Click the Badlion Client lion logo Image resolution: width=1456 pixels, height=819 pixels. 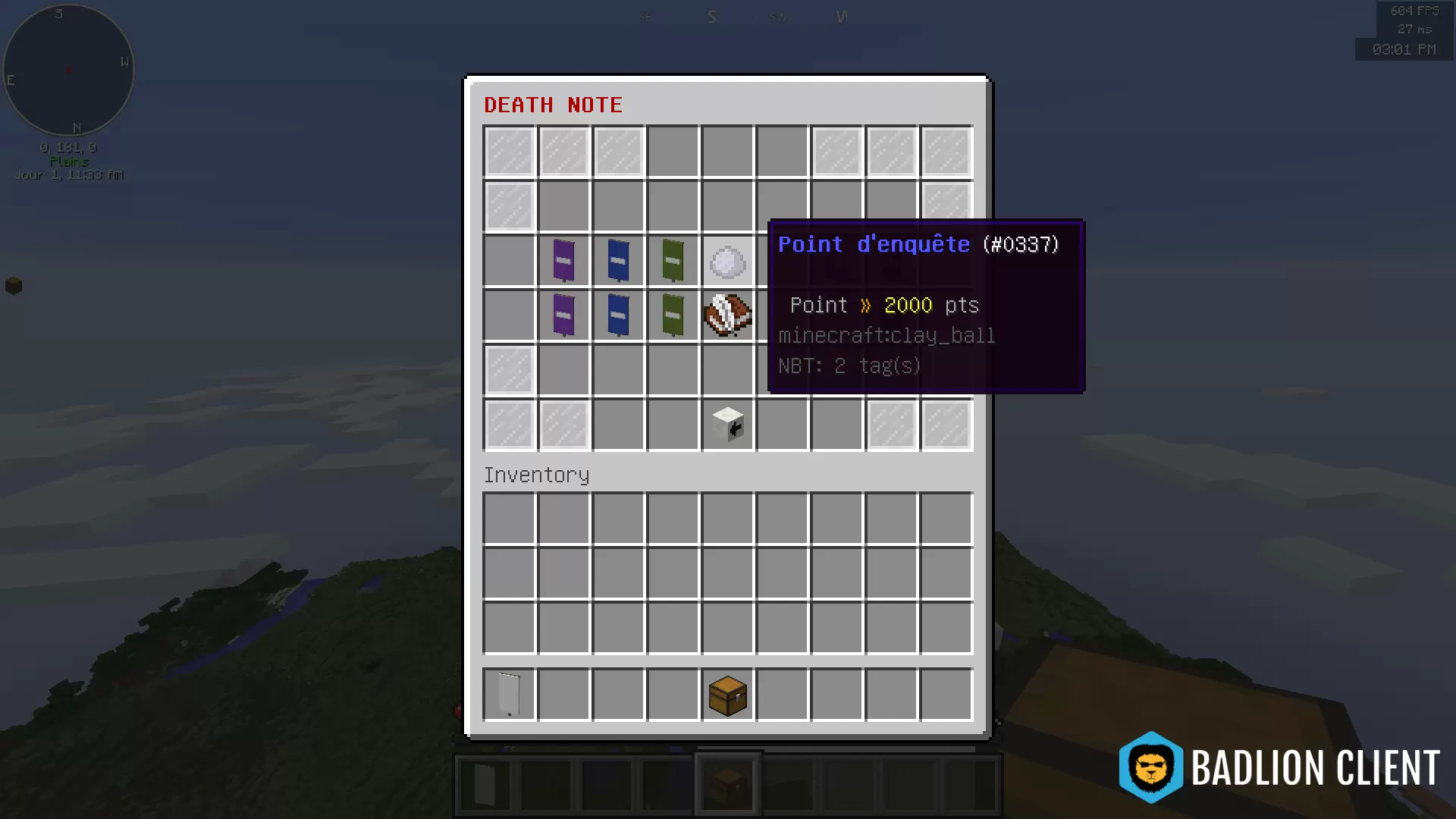click(x=1150, y=767)
